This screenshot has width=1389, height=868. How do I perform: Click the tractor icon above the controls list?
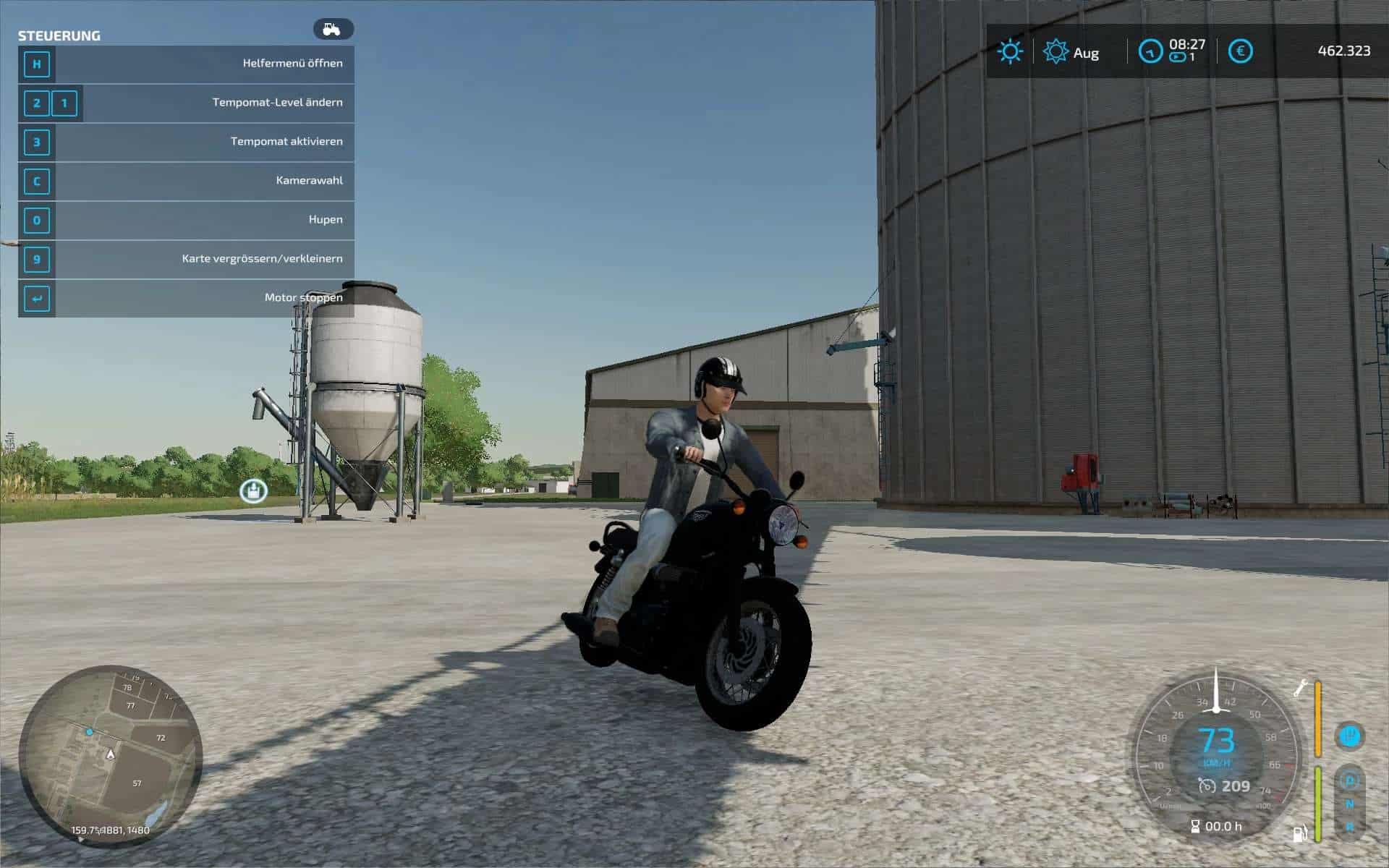coord(333,30)
